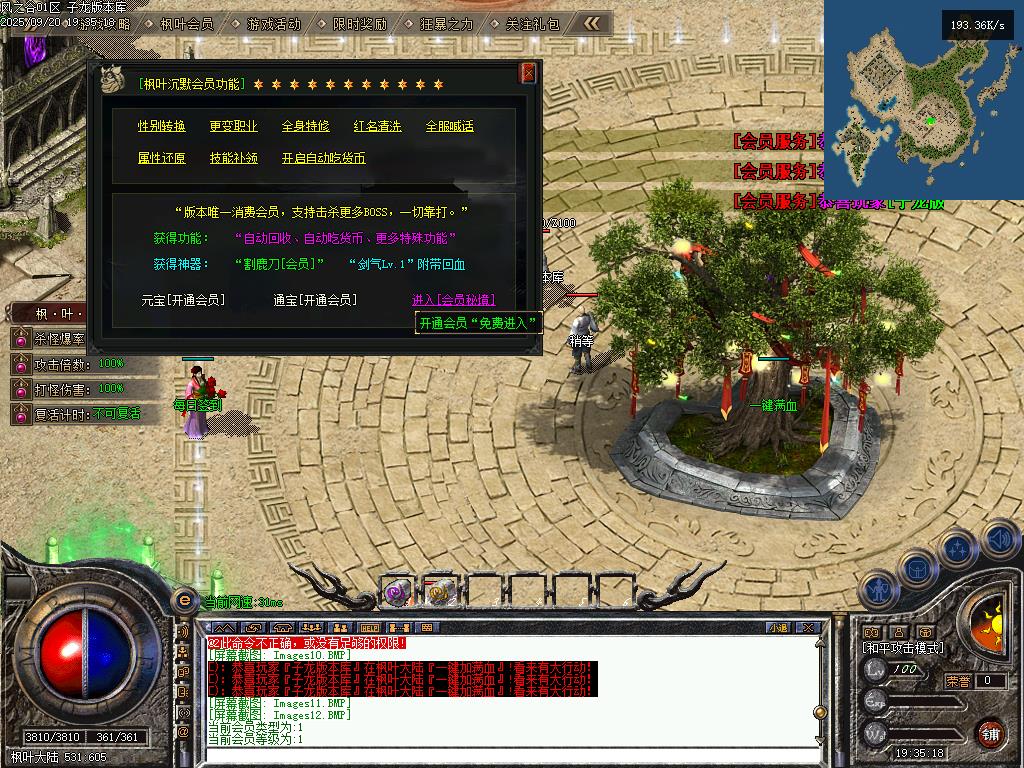Open the round red 铺 shop button
The width and height of the screenshot is (1024, 768).
coord(990,733)
